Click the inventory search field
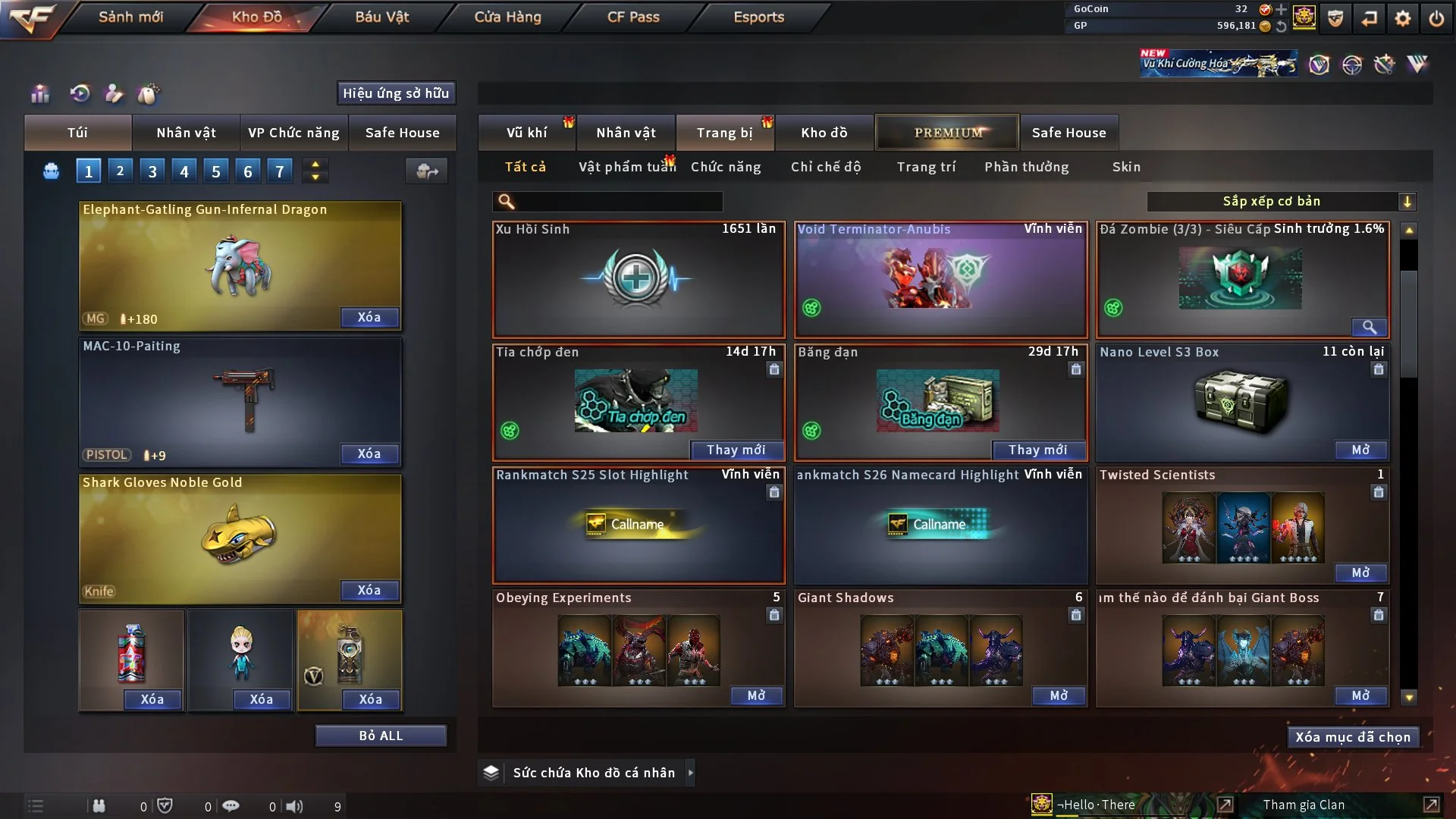 pyautogui.click(x=618, y=202)
